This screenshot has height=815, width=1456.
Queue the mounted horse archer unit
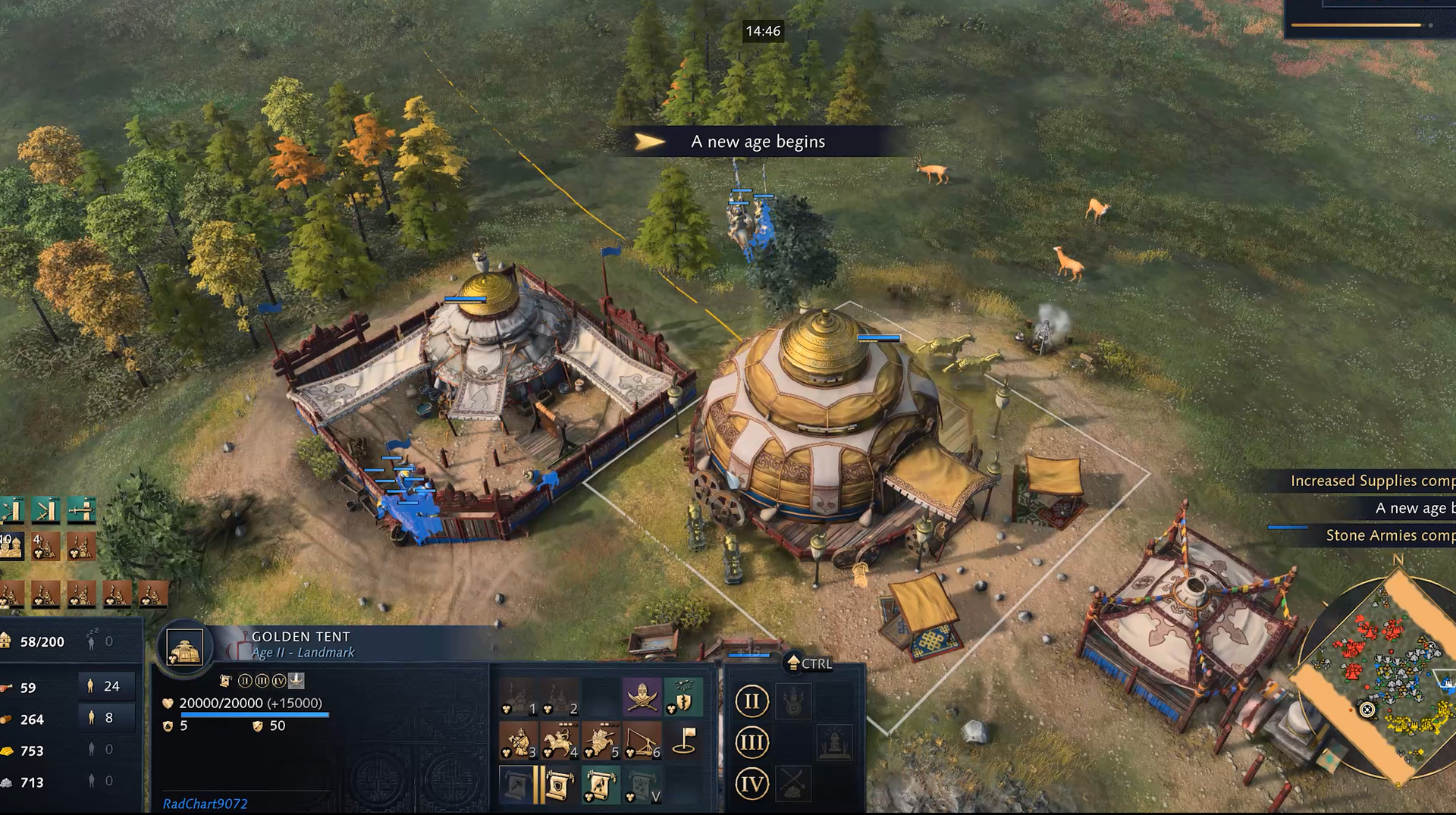point(560,741)
